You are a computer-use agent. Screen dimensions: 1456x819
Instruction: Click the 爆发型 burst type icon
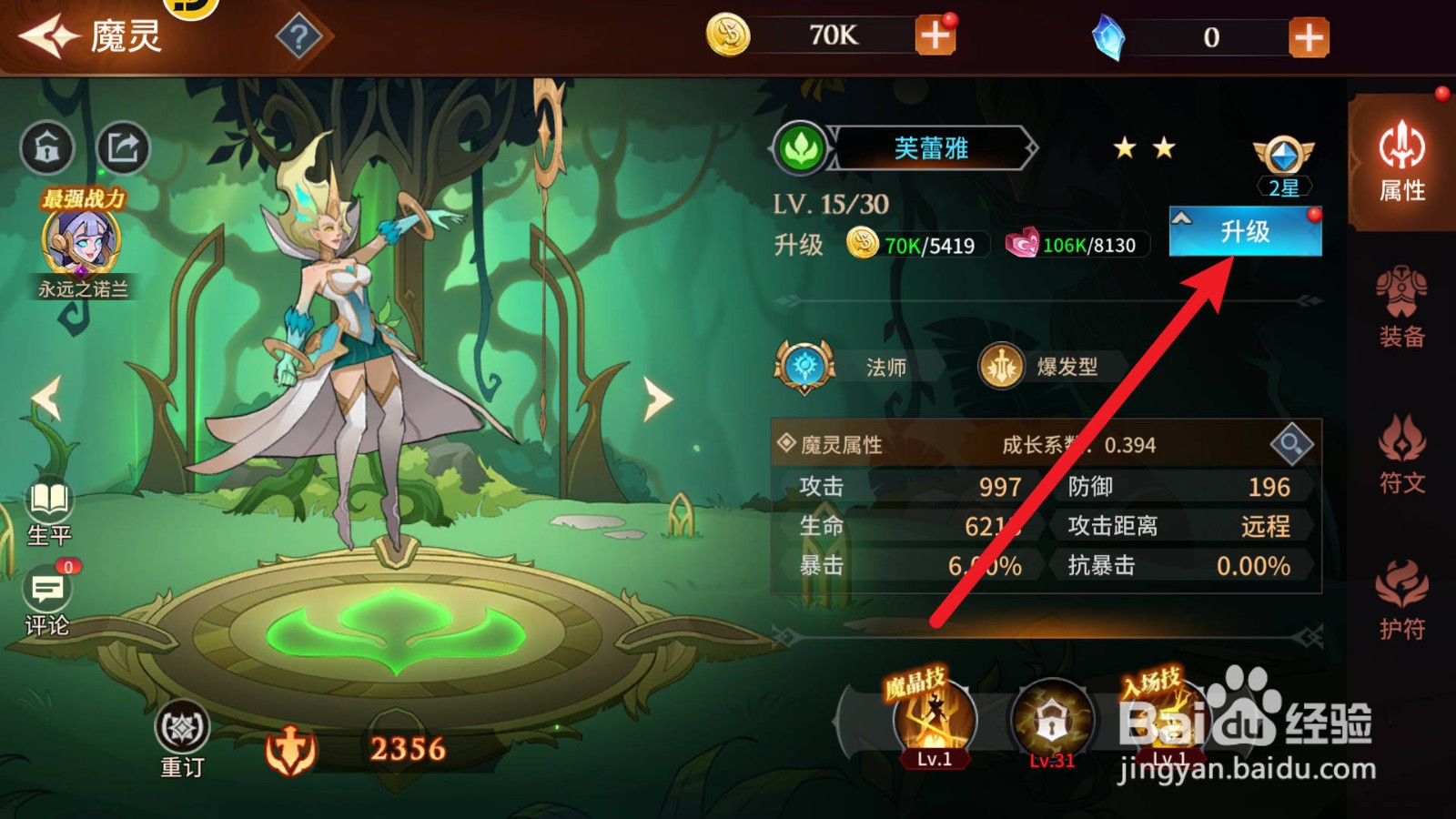pyautogui.click(x=1001, y=367)
